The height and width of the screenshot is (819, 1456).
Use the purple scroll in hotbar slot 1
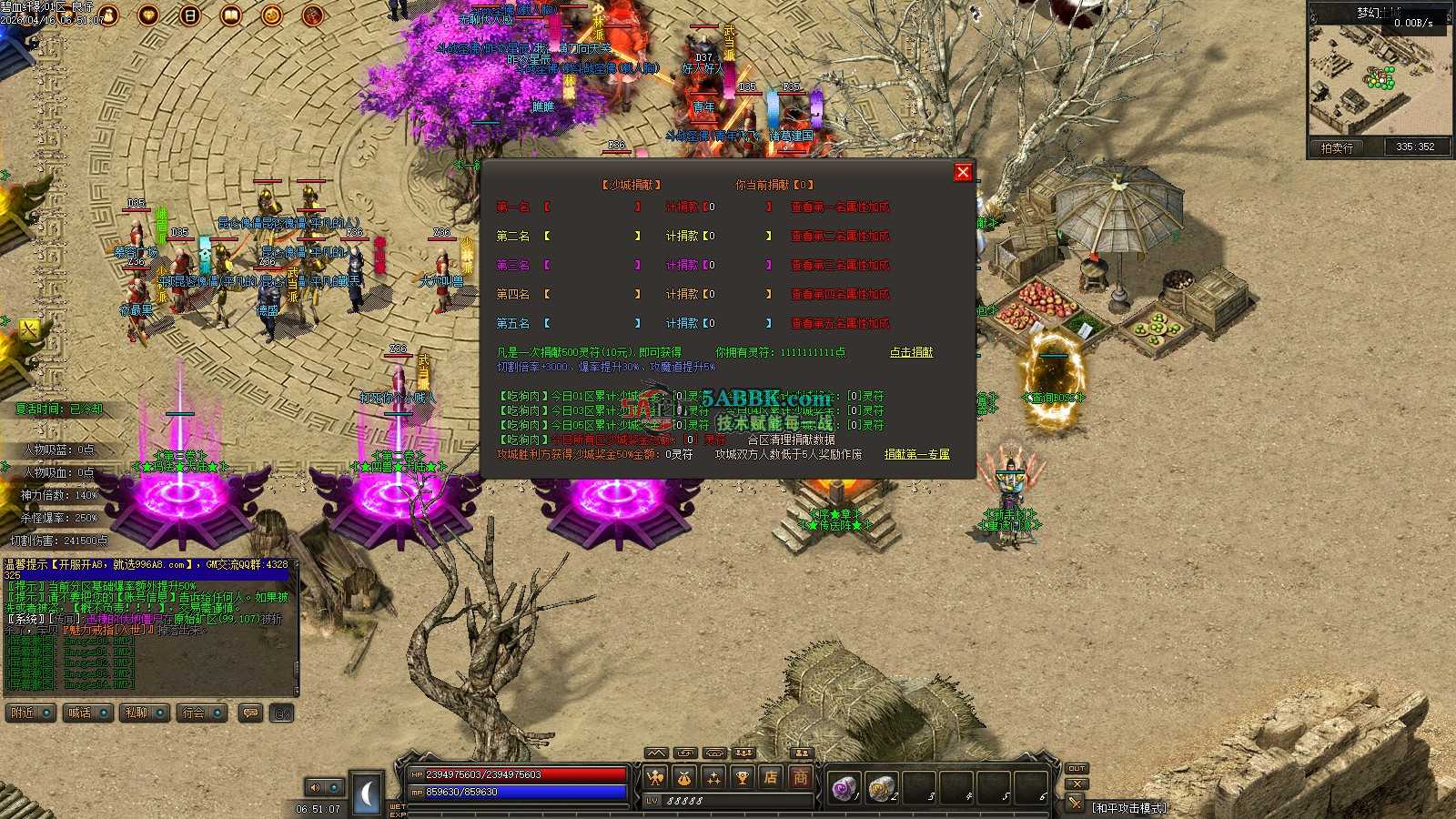[844, 787]
